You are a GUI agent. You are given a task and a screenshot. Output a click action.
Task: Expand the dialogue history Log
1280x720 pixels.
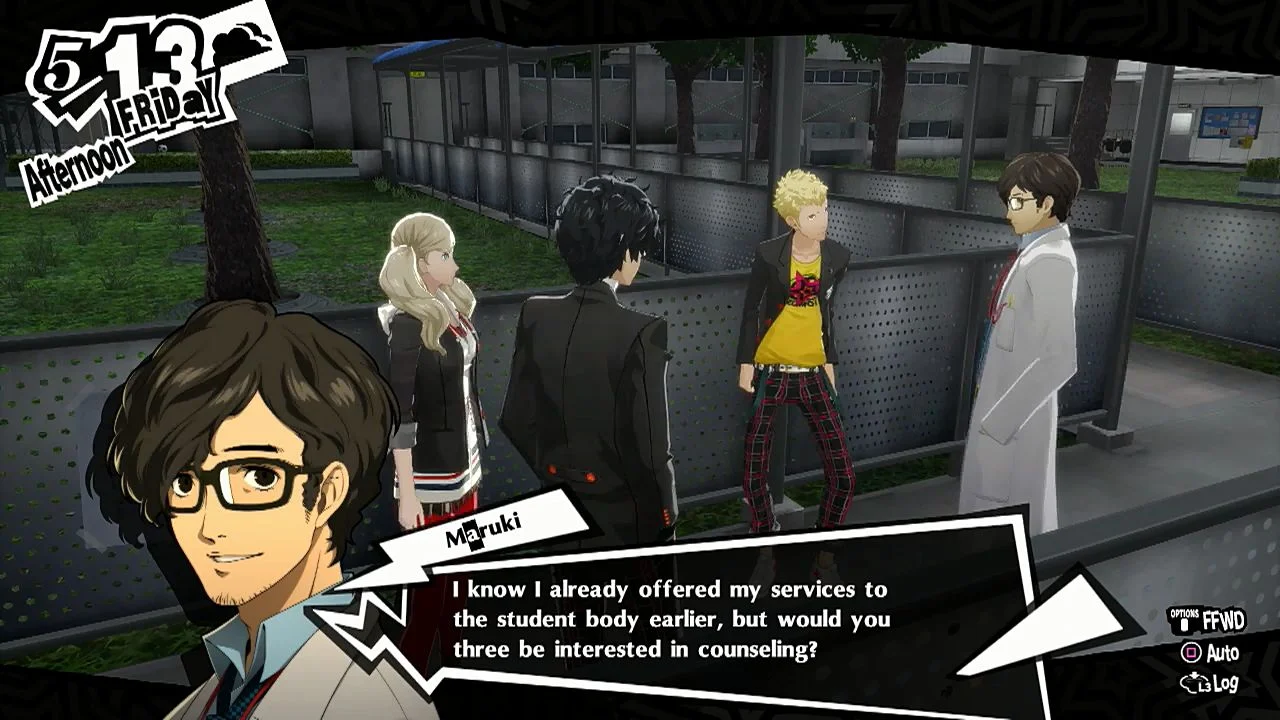click(x=1228, y=682)
